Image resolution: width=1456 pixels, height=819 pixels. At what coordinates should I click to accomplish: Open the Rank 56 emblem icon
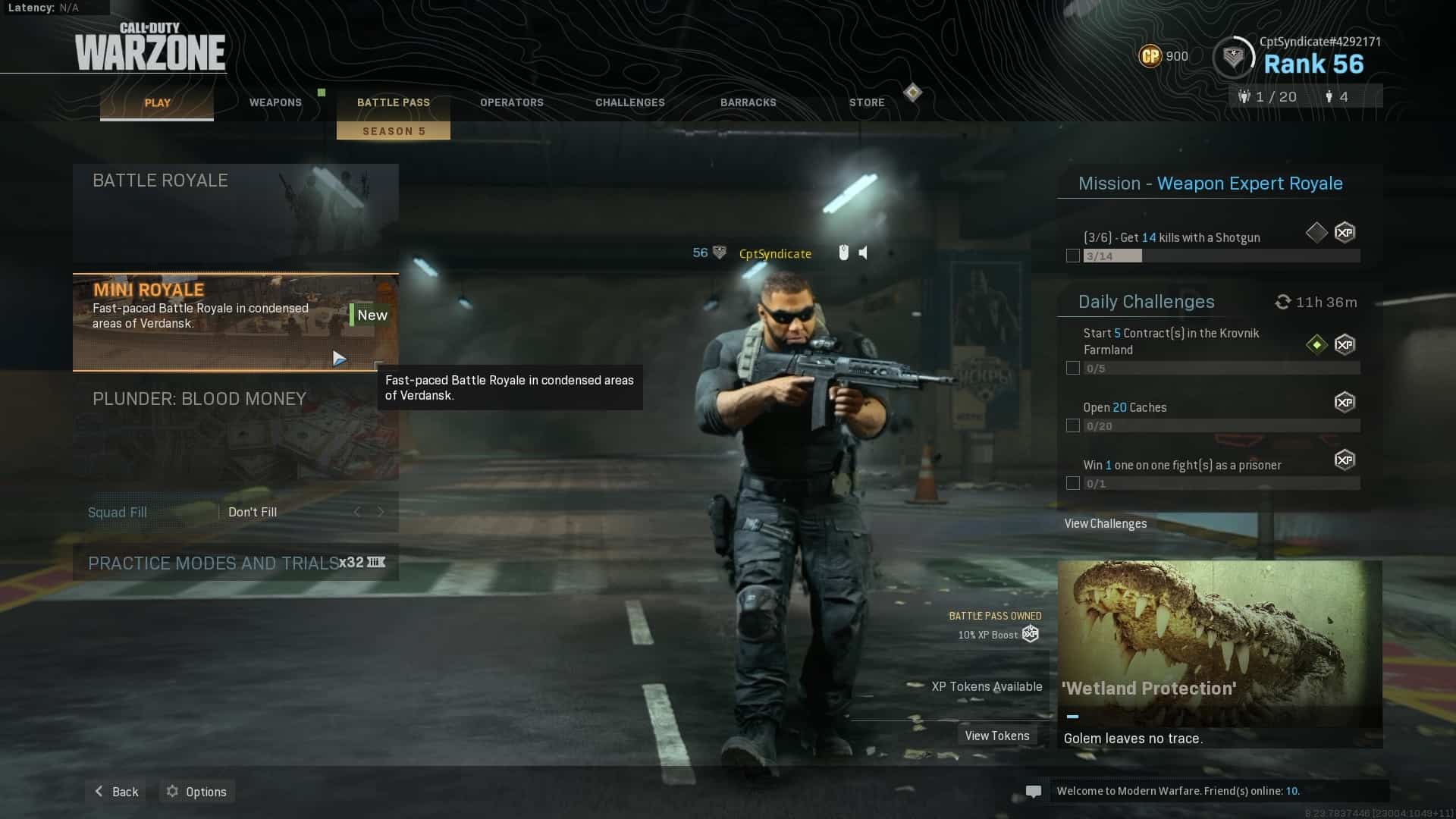pos(1235,56)
